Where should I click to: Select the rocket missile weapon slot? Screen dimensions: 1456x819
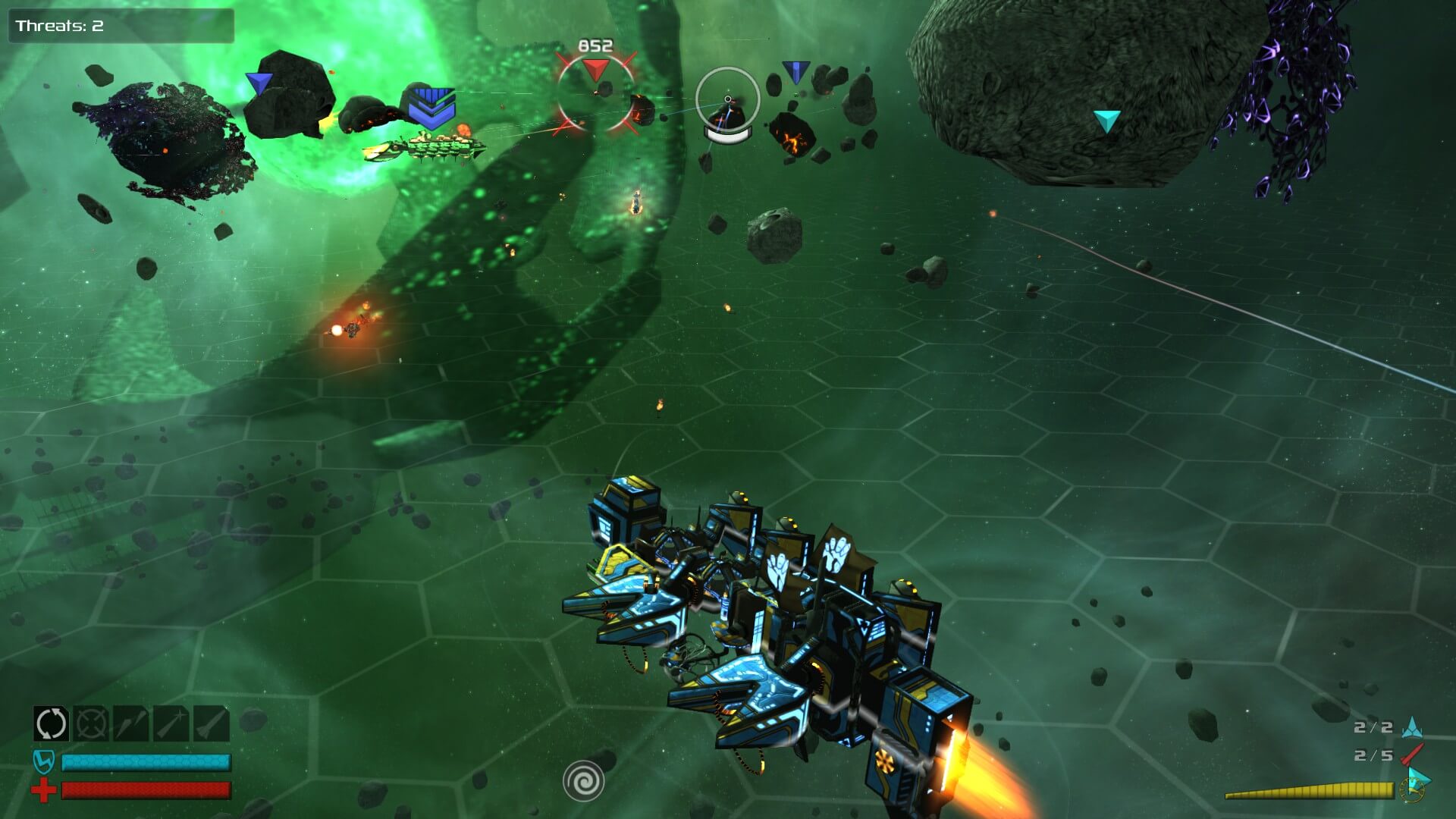(x=212, y=723)
